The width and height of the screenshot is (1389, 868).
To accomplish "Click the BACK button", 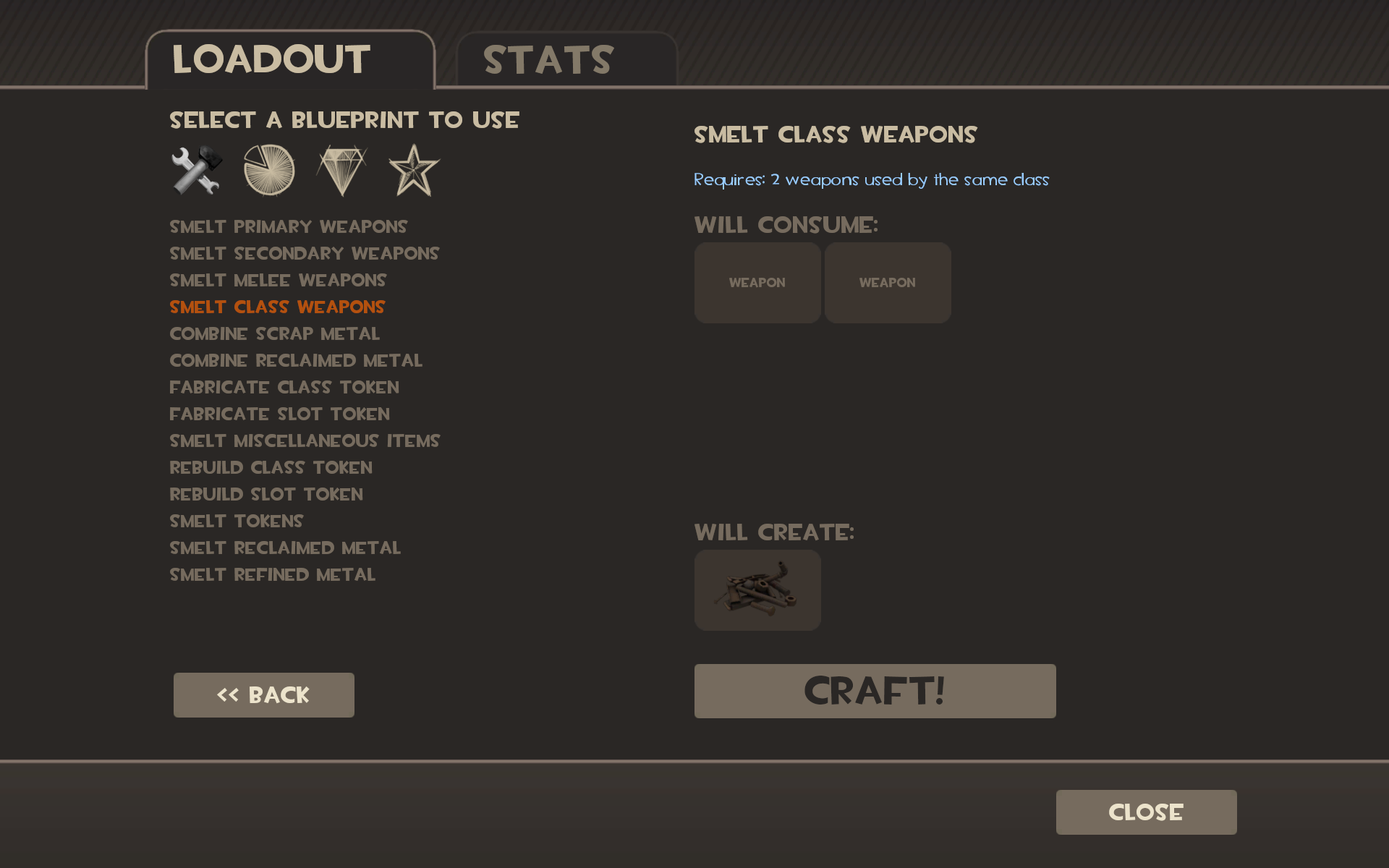I will [263, 694].
